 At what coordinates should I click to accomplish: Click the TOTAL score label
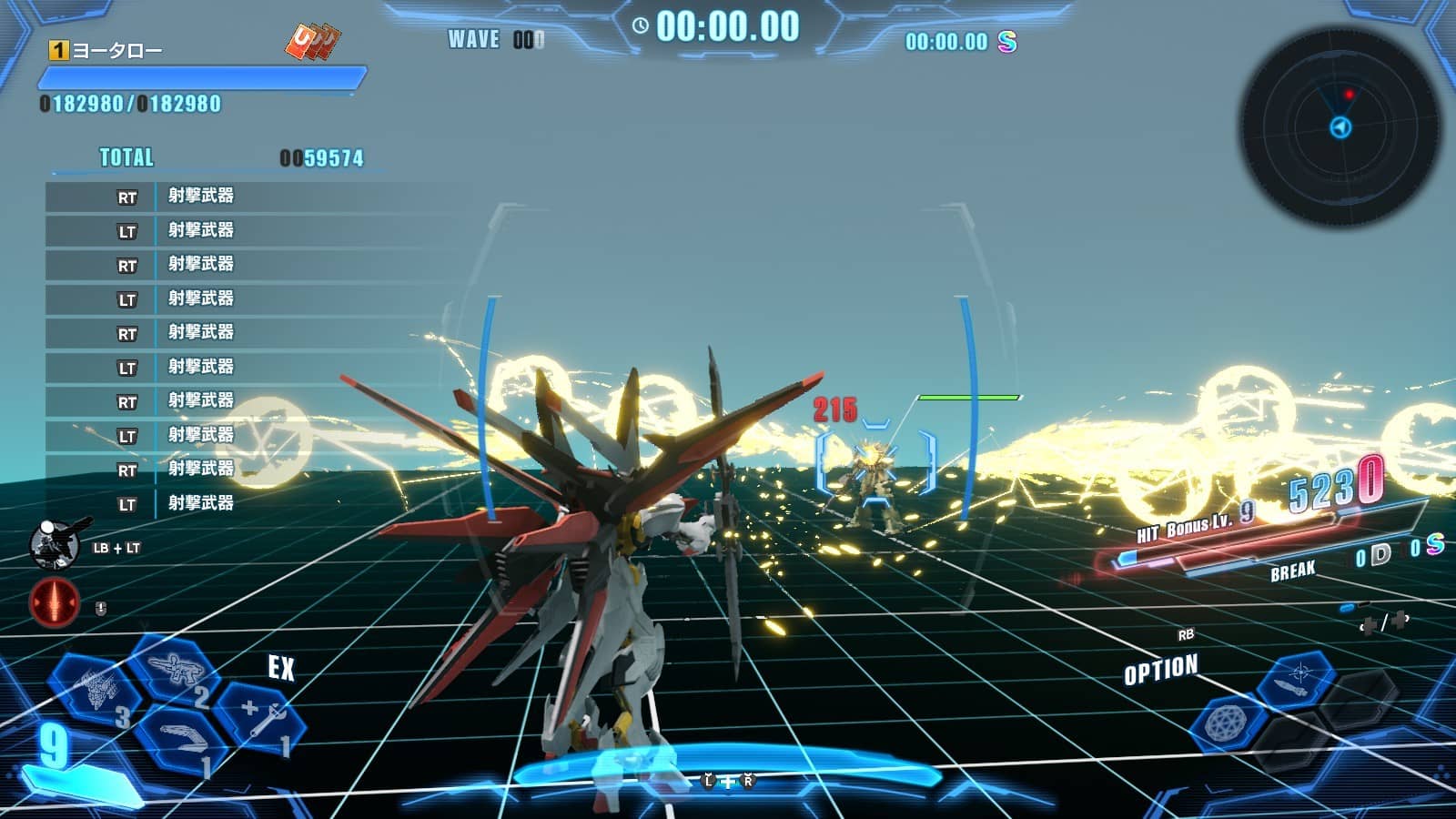(x=126, y=157)
